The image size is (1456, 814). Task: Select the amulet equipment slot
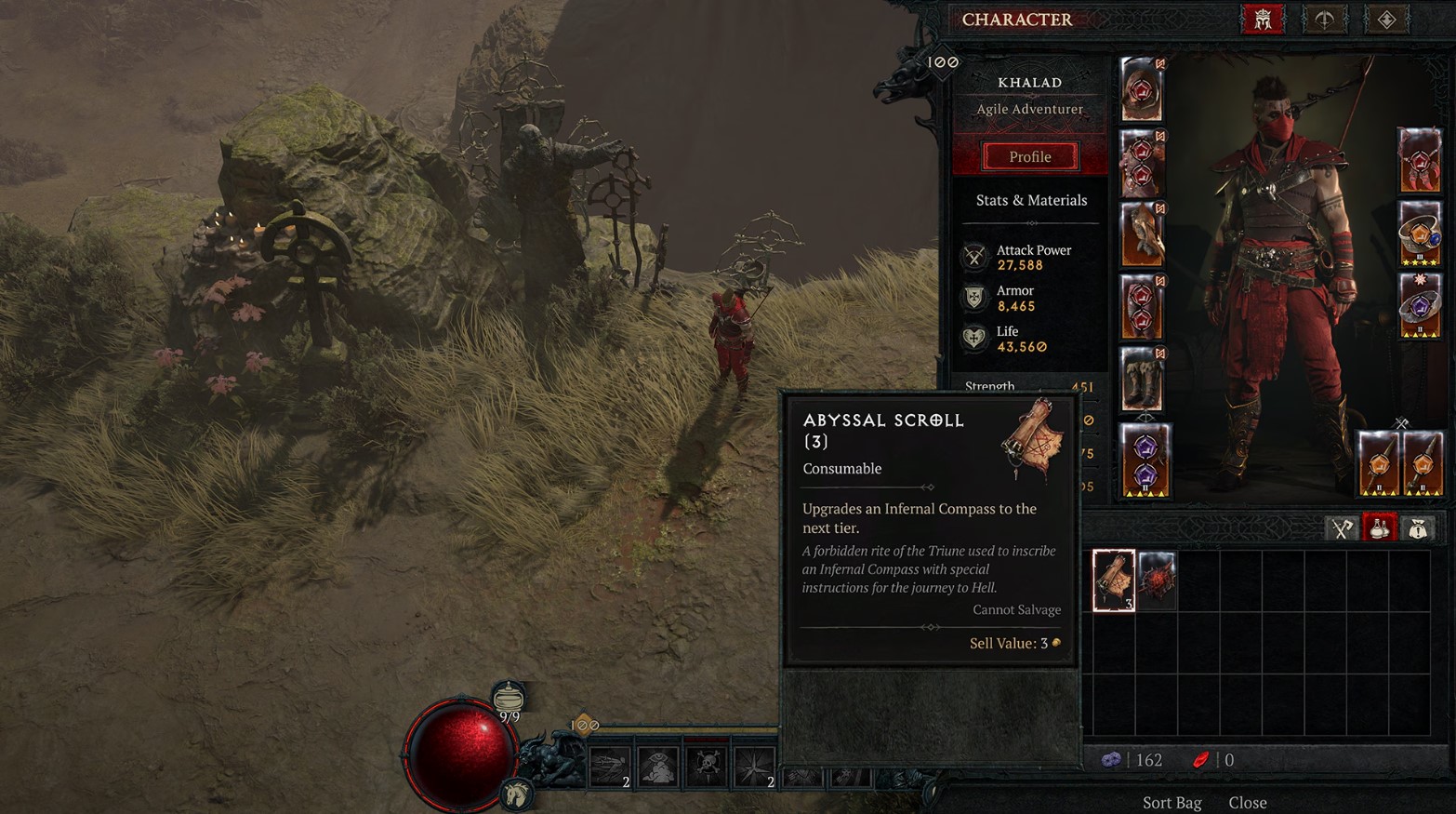tap(1419, 162)
